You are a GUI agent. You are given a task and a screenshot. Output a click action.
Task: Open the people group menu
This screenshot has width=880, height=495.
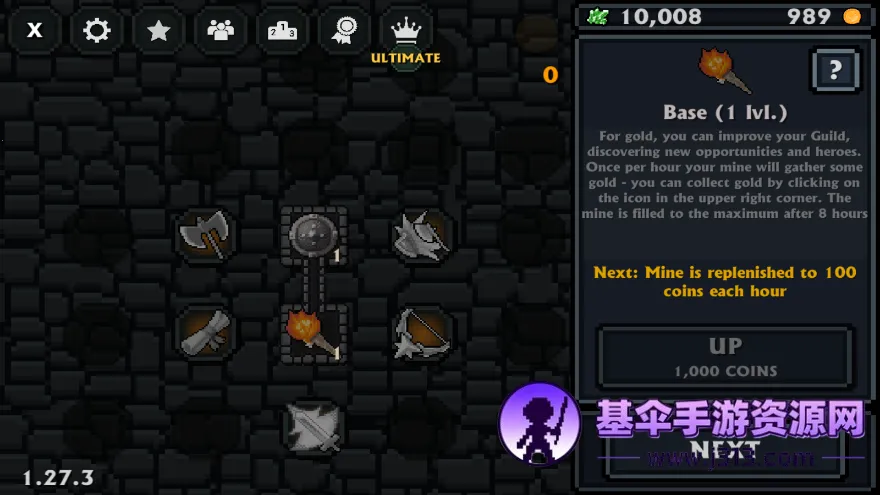pos(220,30)
